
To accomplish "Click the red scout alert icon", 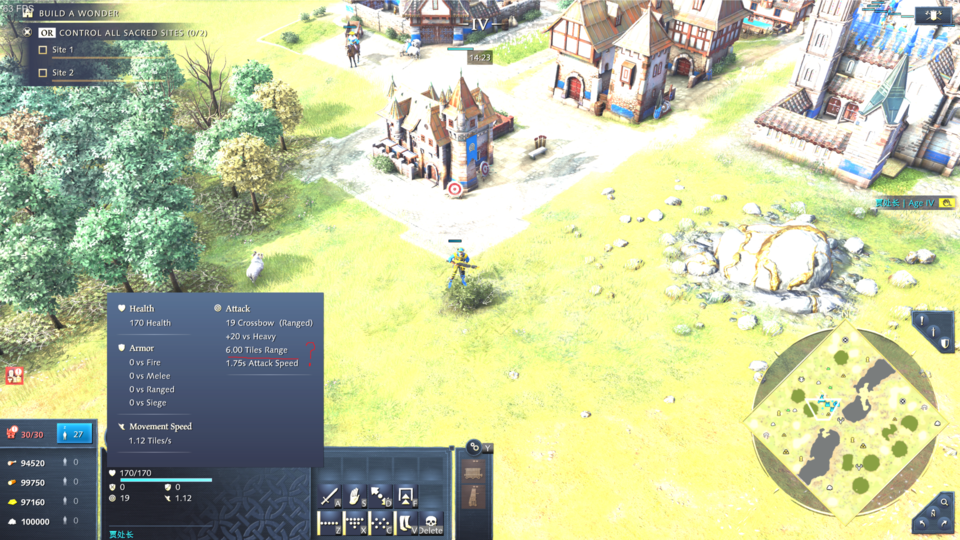I will click(x=15, y=375).
